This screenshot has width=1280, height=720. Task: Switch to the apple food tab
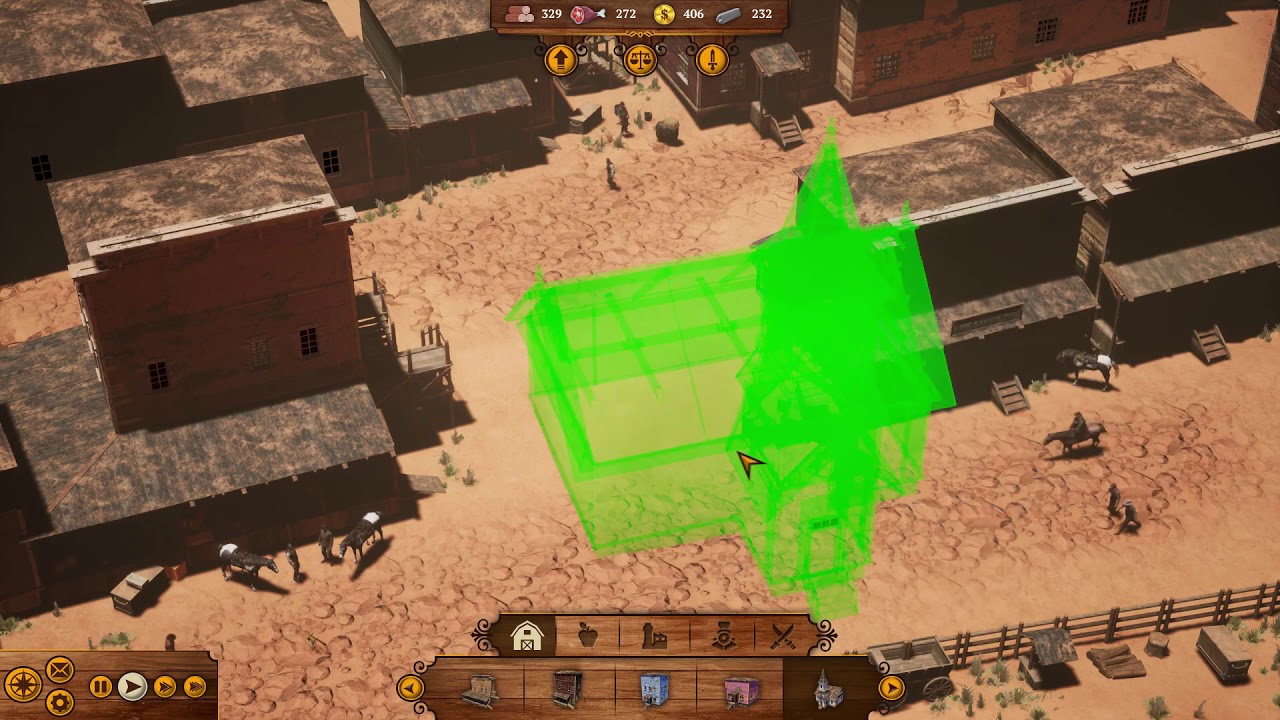[588, 637]
